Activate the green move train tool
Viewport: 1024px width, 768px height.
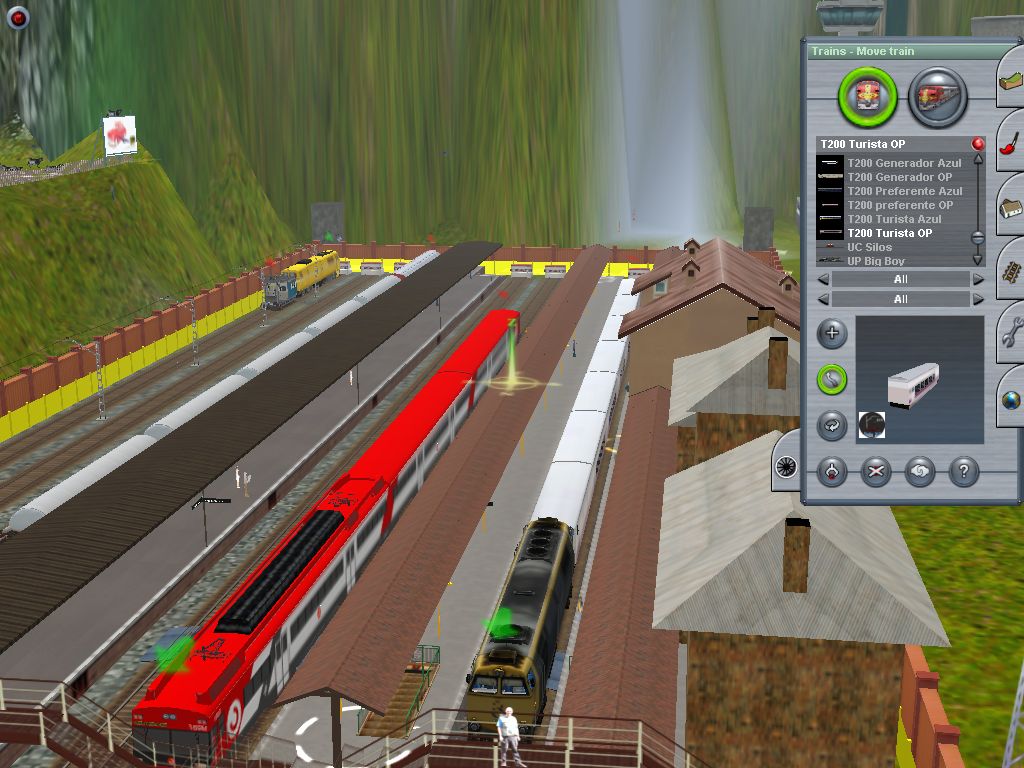pos(832,379)
